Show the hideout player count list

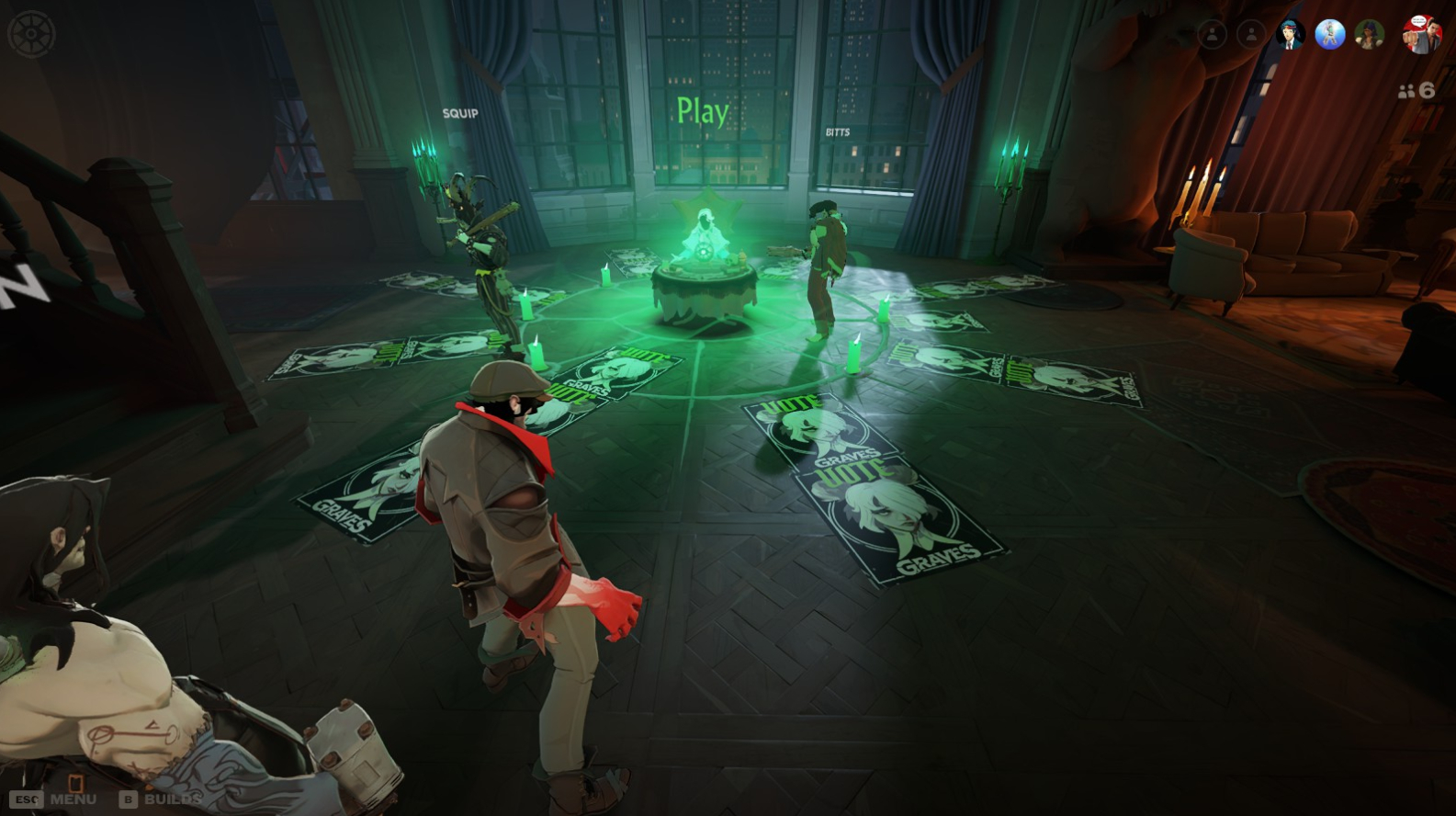coord(1416,90)
